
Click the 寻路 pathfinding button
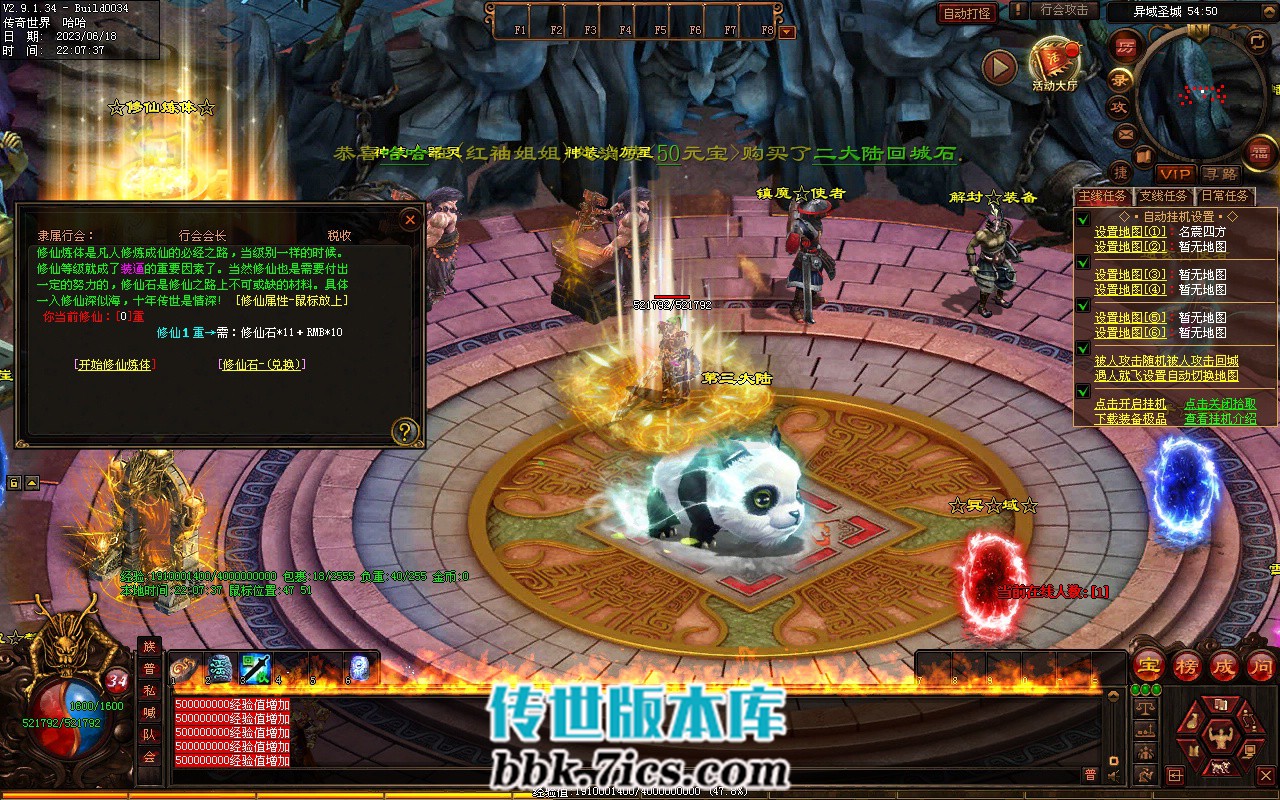pyautogui.click(x=1221, y=174)
